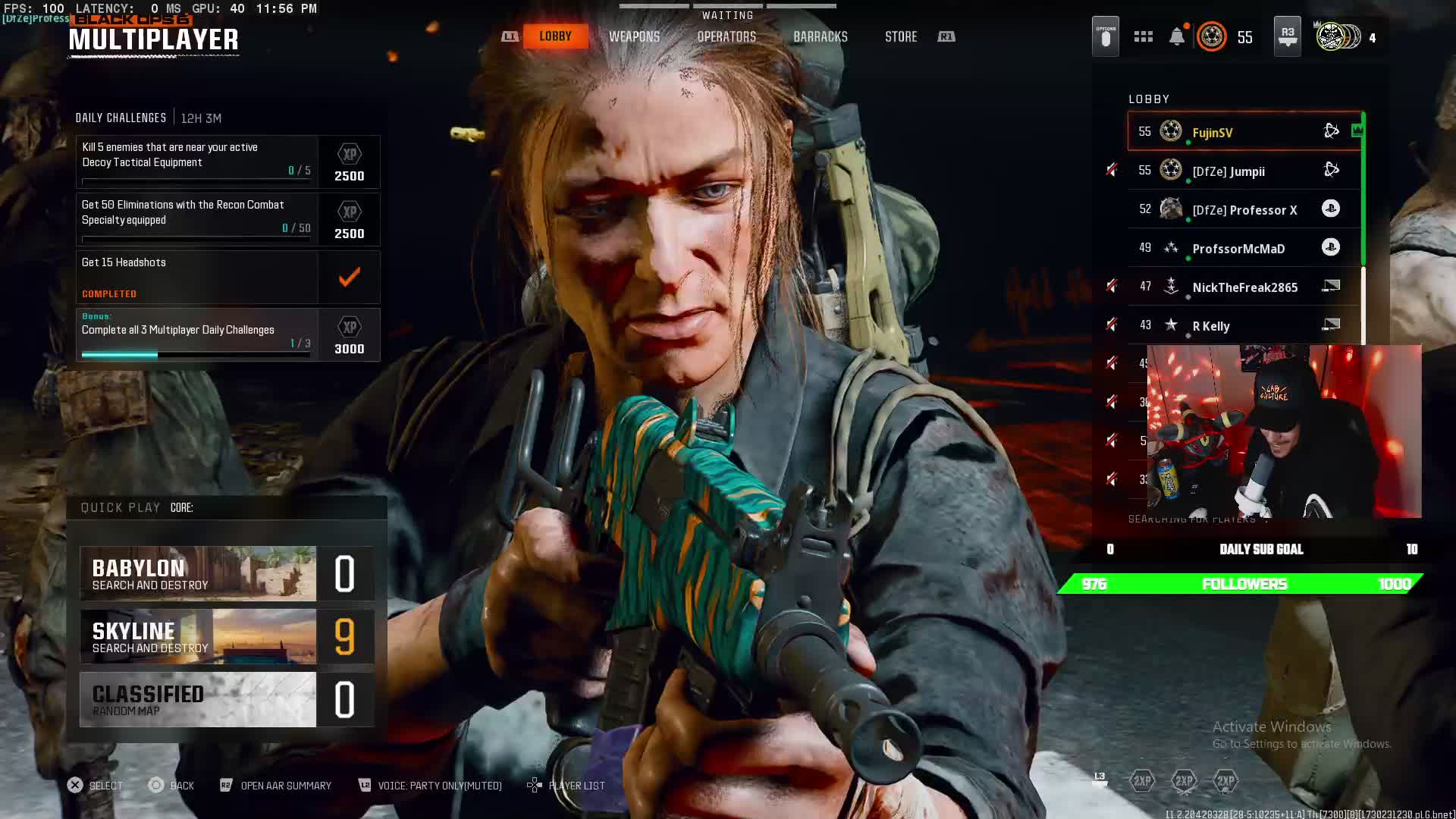Select NickTheFreak2865 in the lobby
The image size is (1456, 819).
coord(1244,287)
